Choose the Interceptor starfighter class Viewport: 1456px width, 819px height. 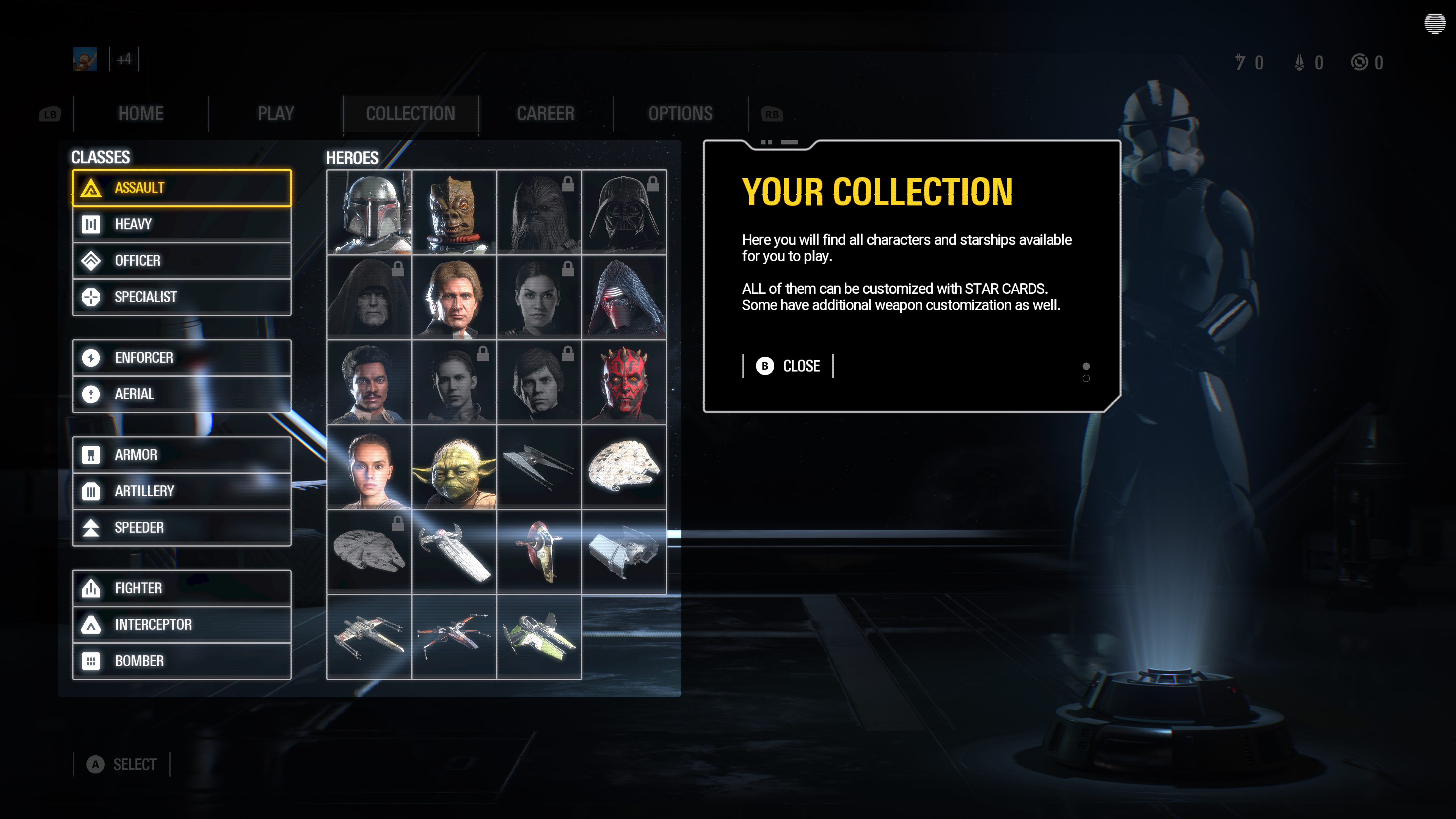pyautogui.click(x=182, y=624)
